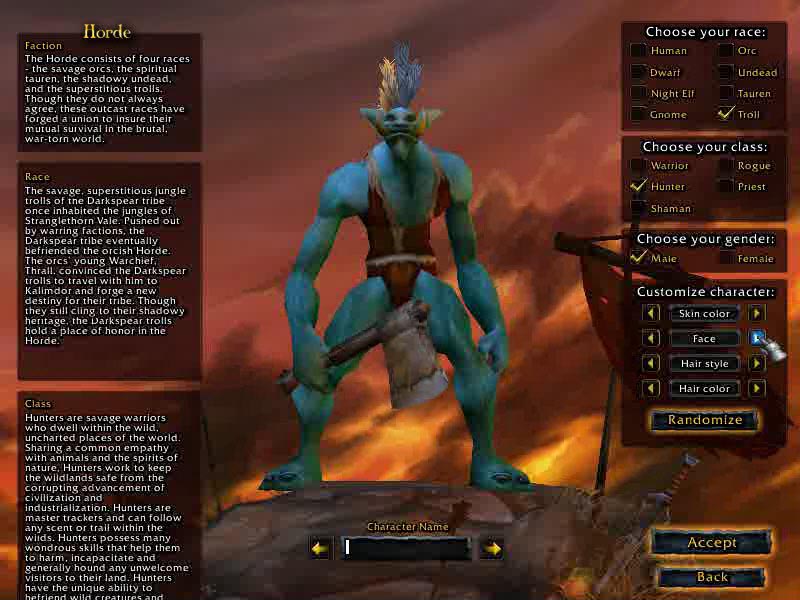Switch gender to Female
This screenshot has height=600, width=800.
point(726,258)
